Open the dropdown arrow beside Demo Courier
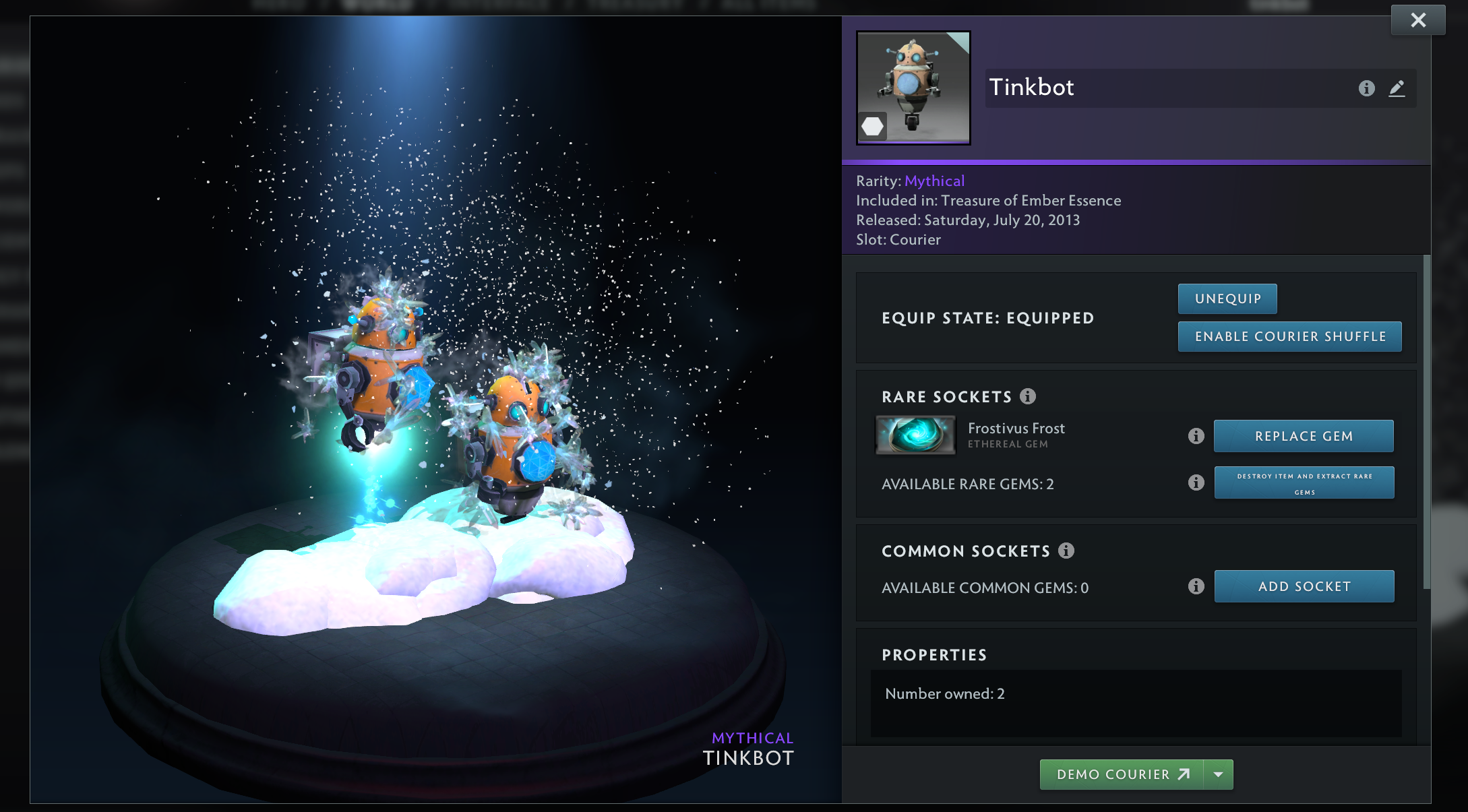 (x=1219, y=774)
